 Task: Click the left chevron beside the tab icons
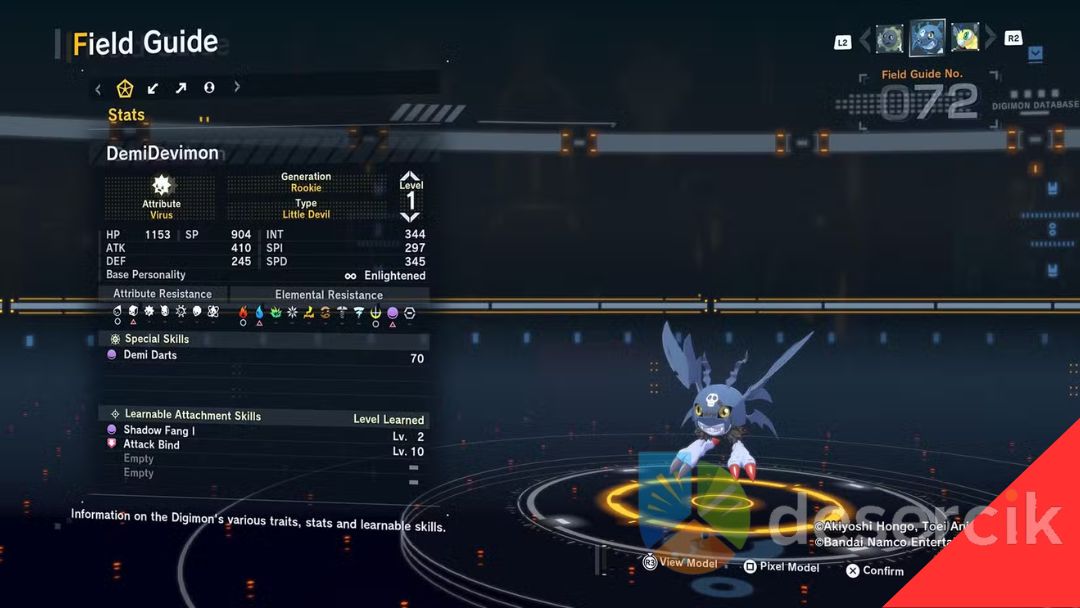tap(98, 88)
